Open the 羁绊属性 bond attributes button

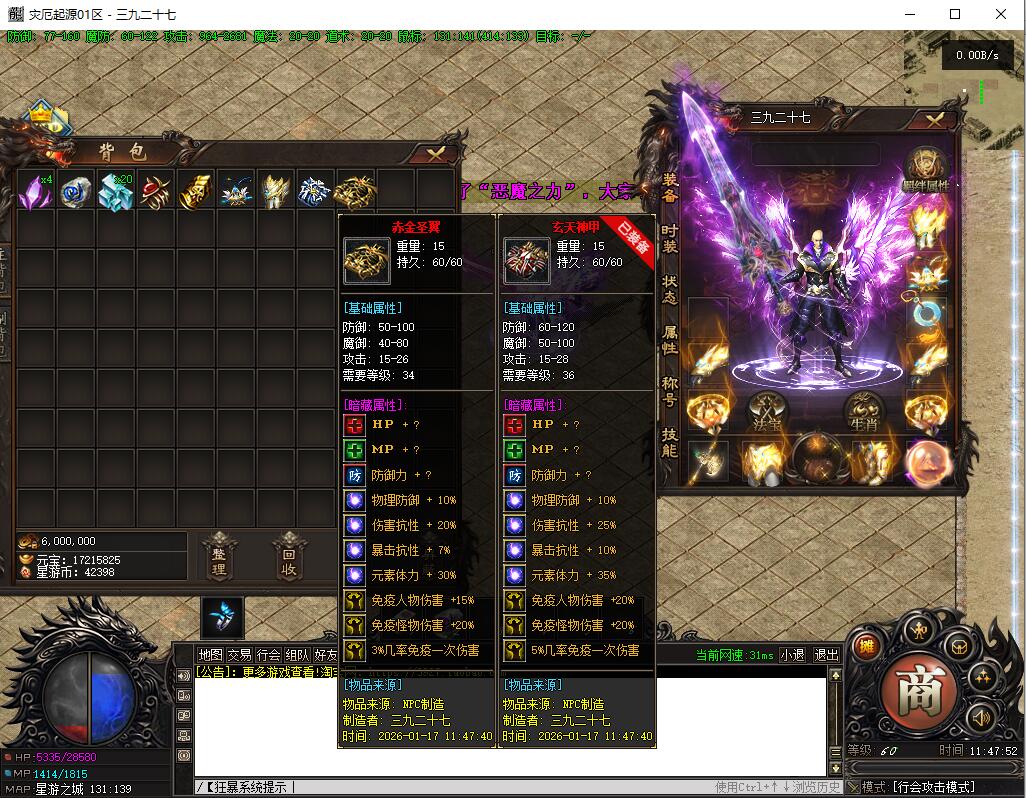[925, 169]
